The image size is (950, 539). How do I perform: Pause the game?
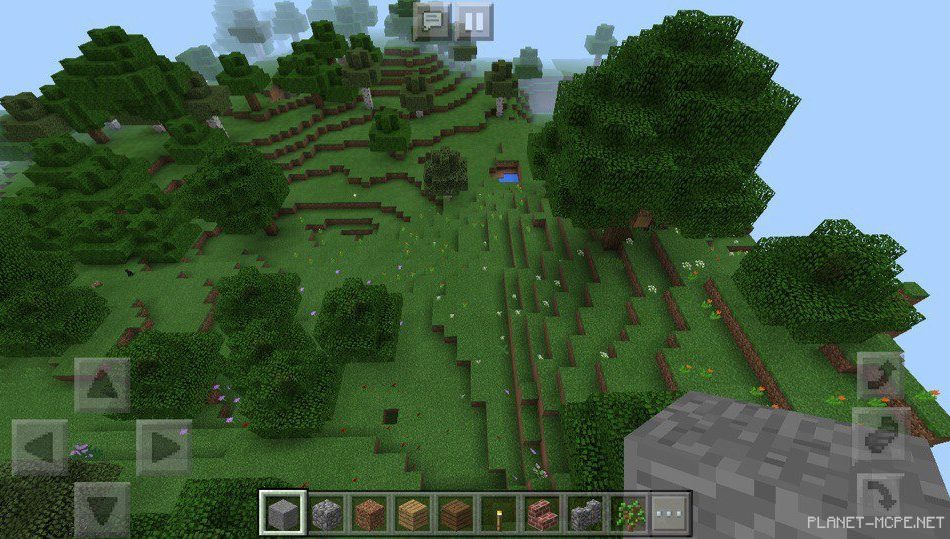(474, 21)
